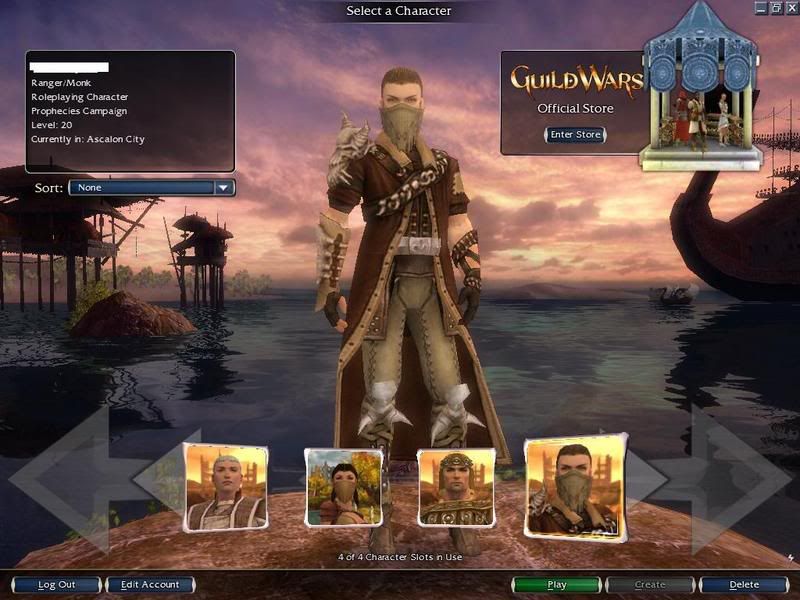Open the Sort dropdown set to None
Screen dimensions: 800x600
click(x=151, y=187)
